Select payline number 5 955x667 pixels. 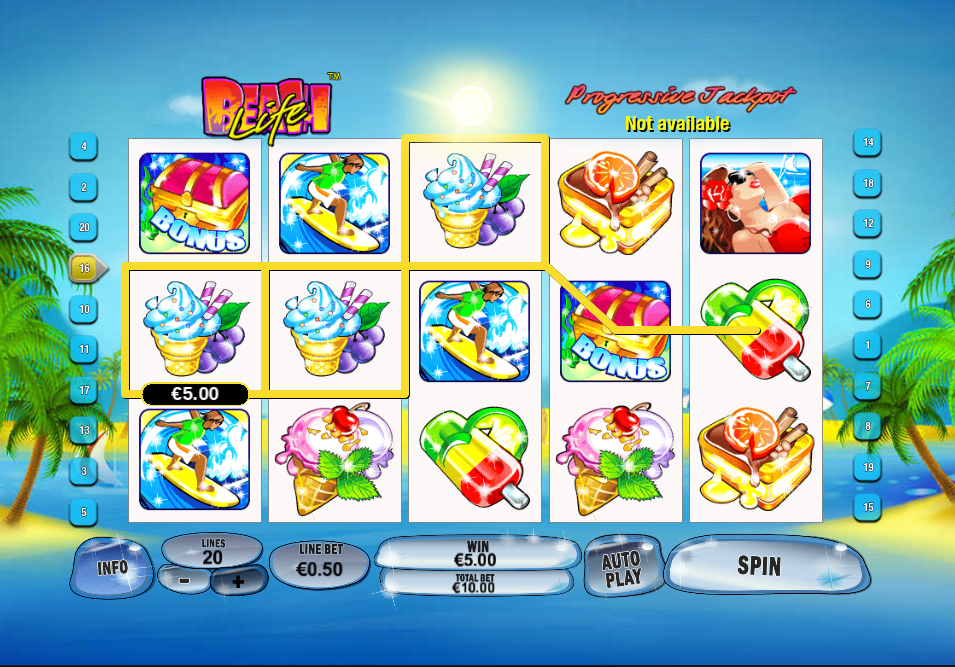(83, 512)
